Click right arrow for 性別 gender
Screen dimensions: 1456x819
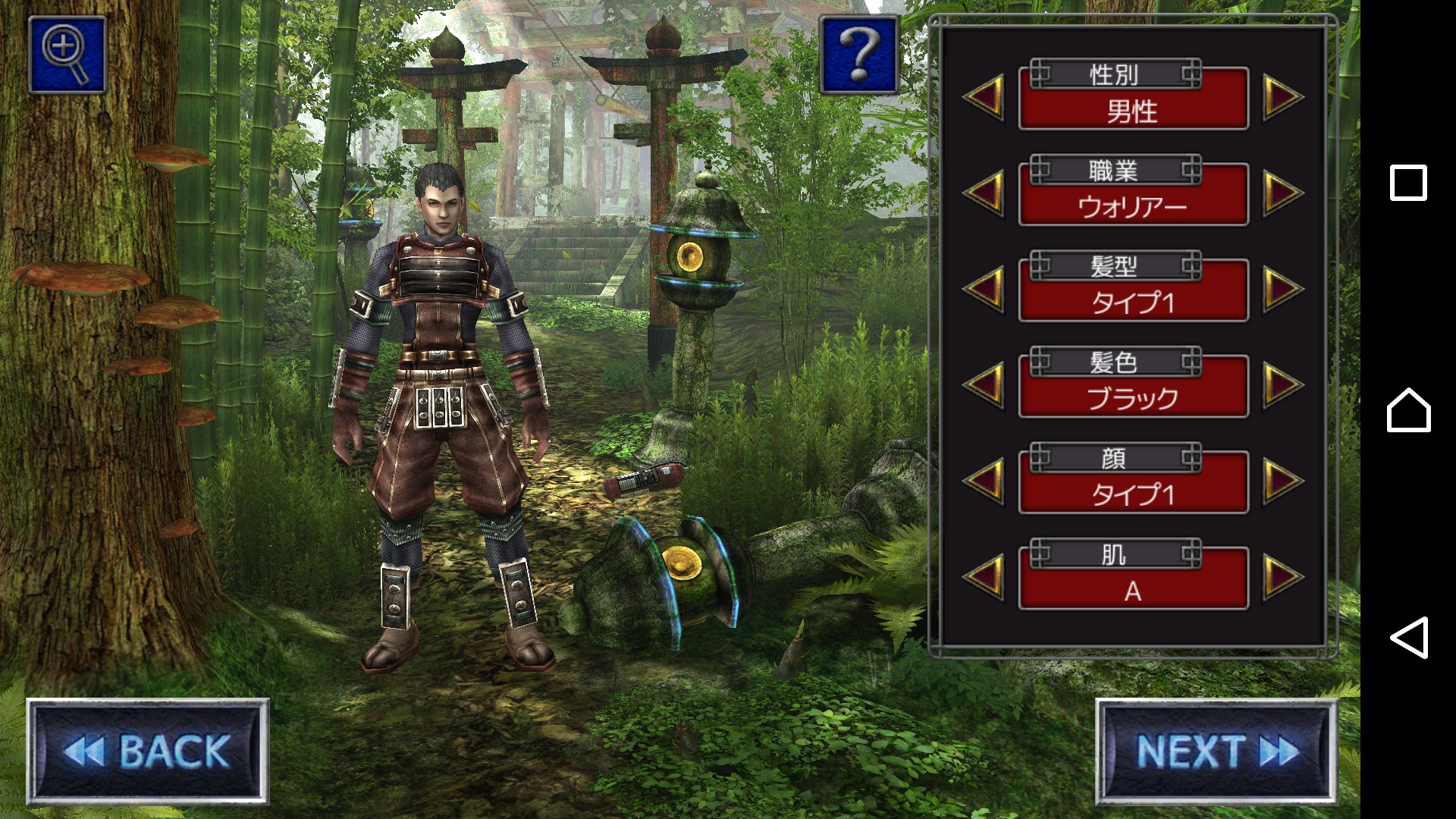tap(1282, 97)
